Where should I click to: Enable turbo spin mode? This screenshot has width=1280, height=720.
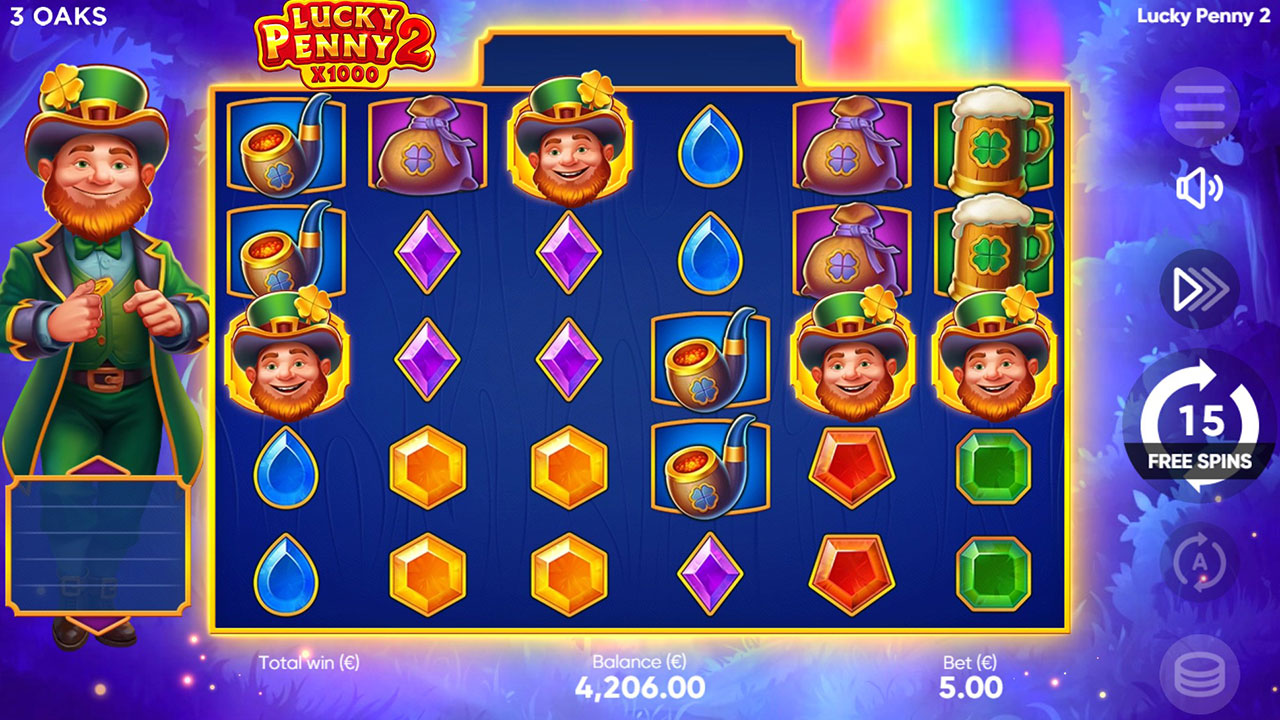[1199, 288]
